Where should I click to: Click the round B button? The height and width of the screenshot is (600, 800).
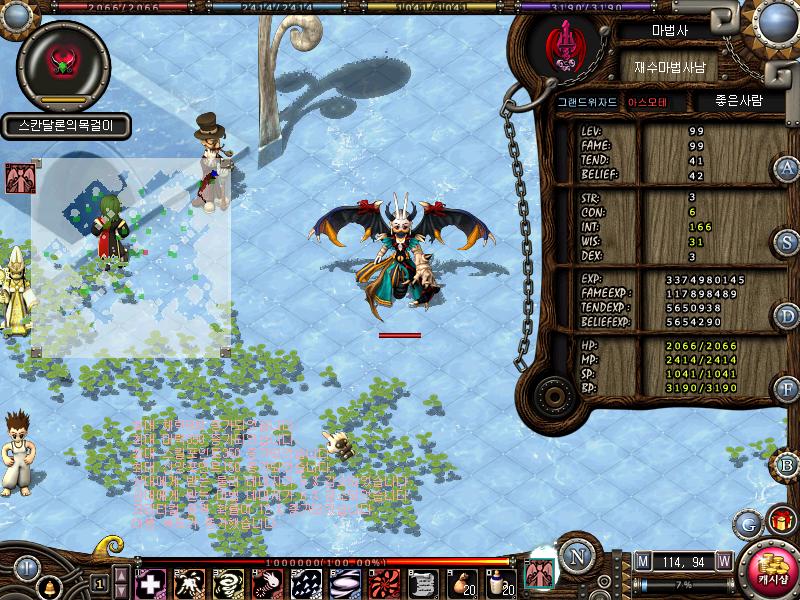788,464
